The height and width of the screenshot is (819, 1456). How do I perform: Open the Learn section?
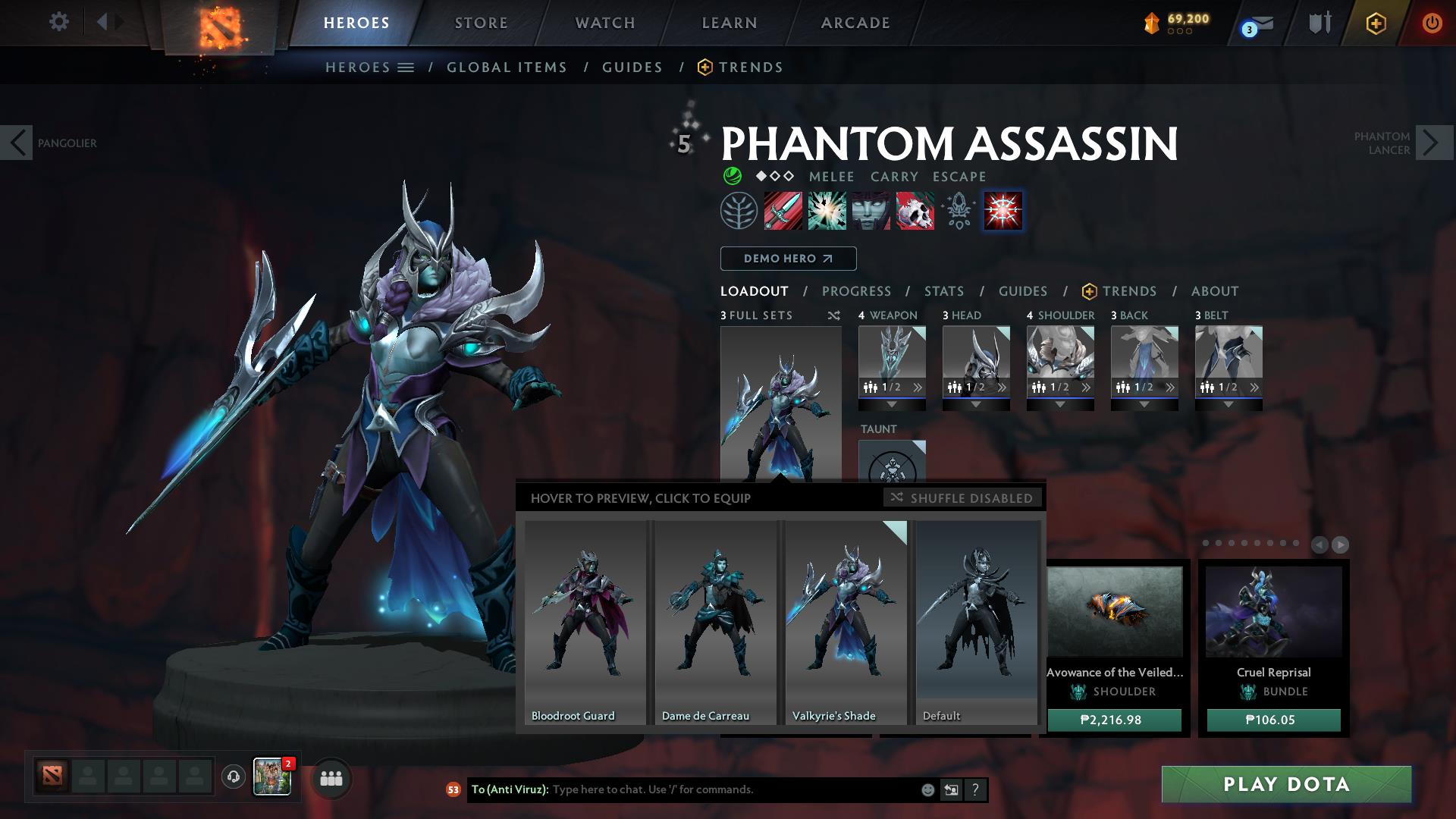[x=729, y=23]
